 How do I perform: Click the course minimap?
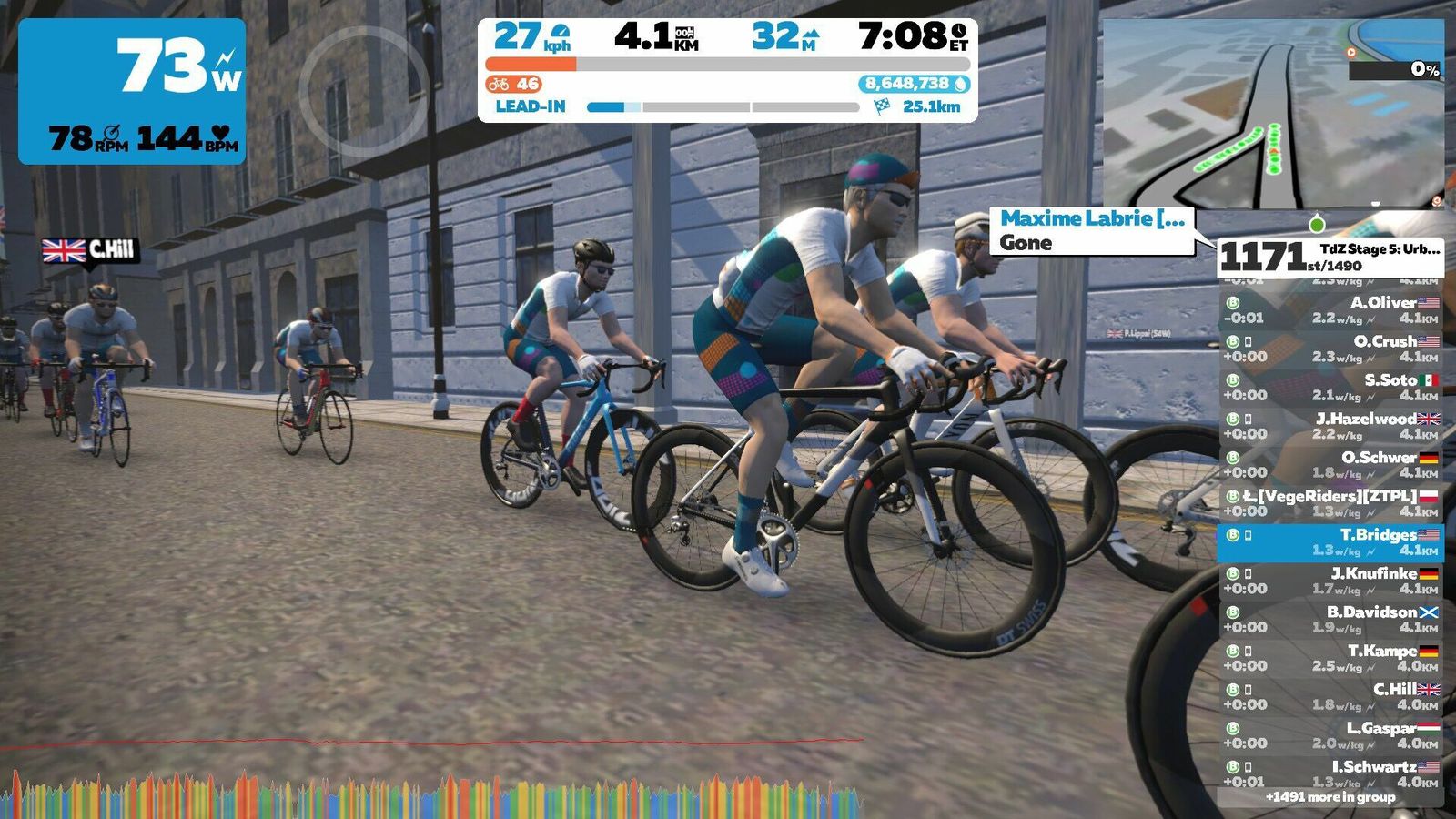pyautogui.click(x=1272, y=114)
